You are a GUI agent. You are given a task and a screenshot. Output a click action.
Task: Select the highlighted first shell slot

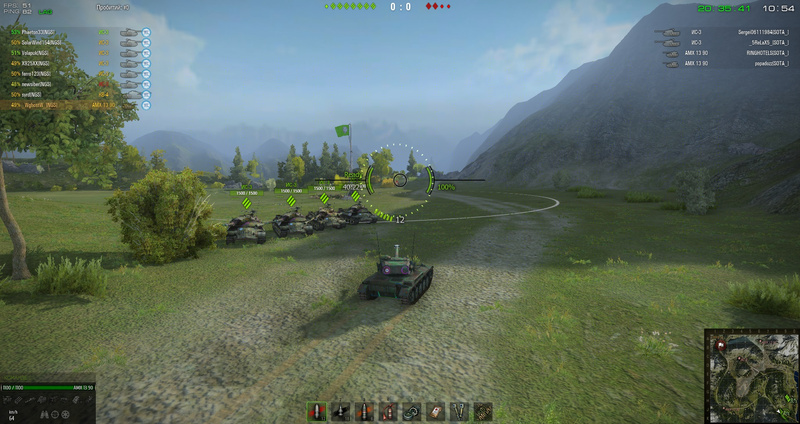point(316,411)
